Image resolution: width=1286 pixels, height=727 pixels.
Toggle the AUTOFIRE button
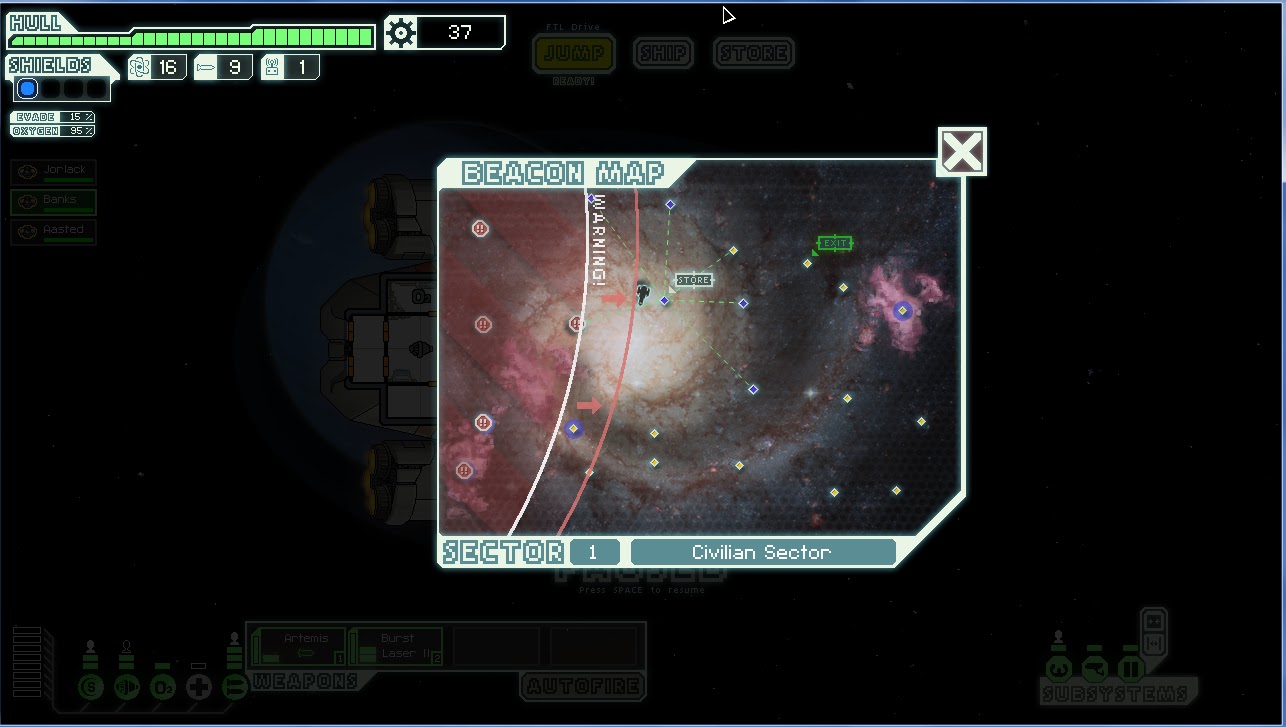(584, 686)
